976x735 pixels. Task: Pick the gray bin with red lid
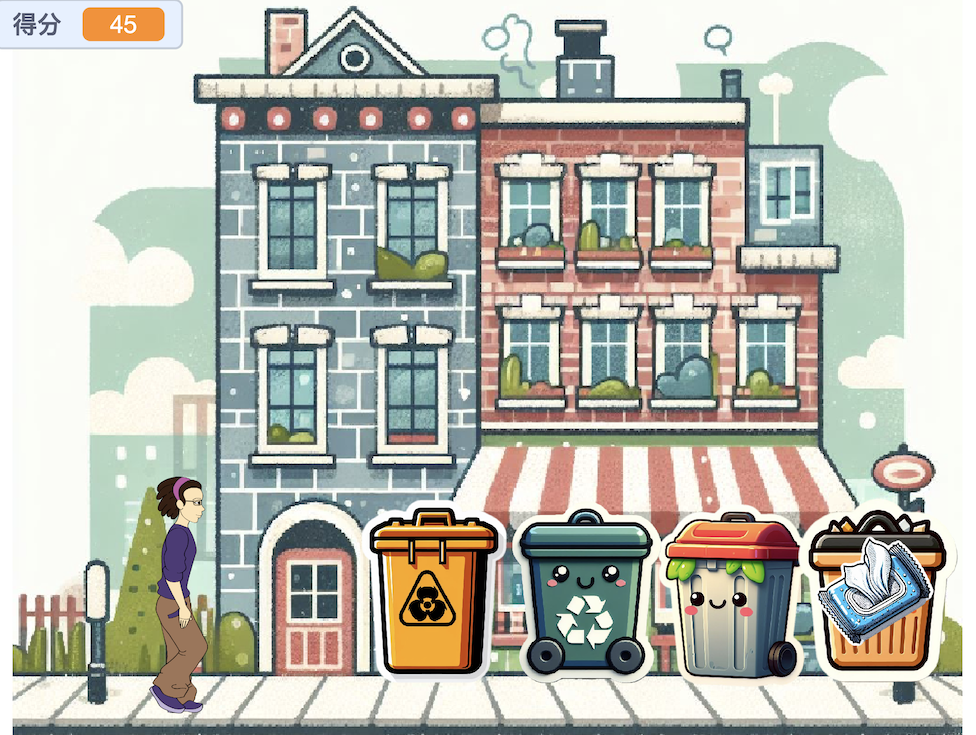(733, 598)
